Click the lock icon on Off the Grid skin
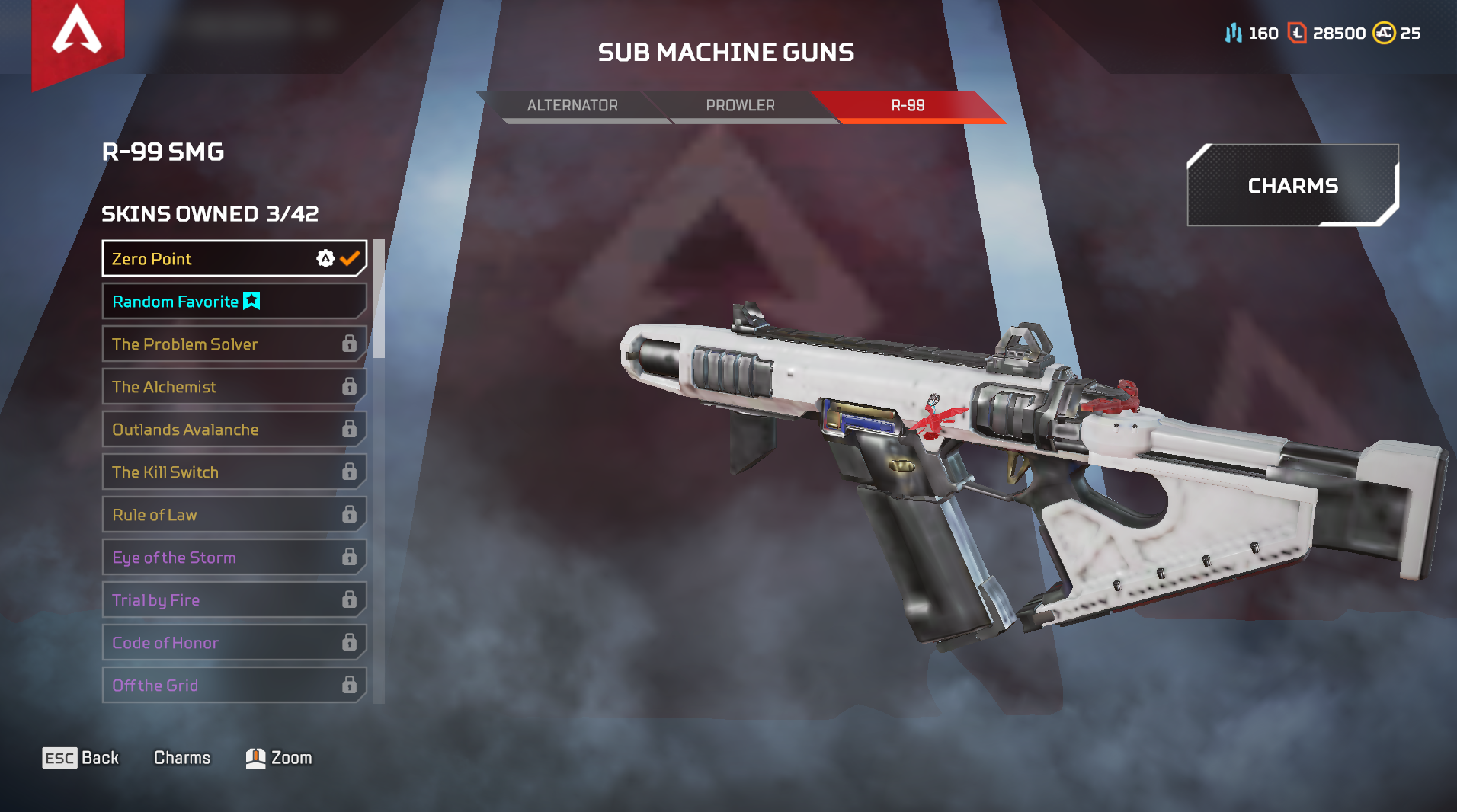 tap(349, 685)
